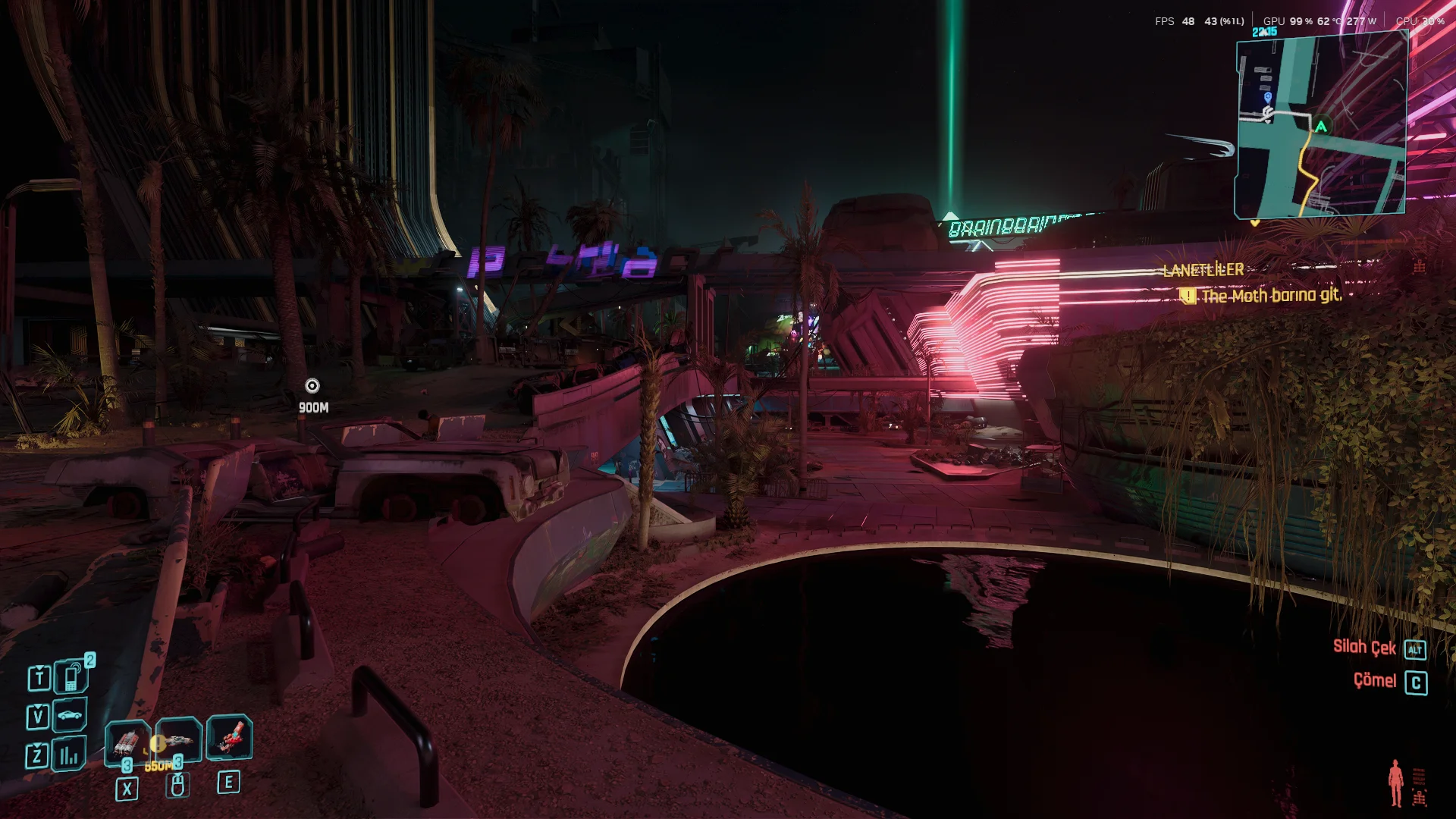Click the blue pin marker on minimap

tap(1268, 97)
